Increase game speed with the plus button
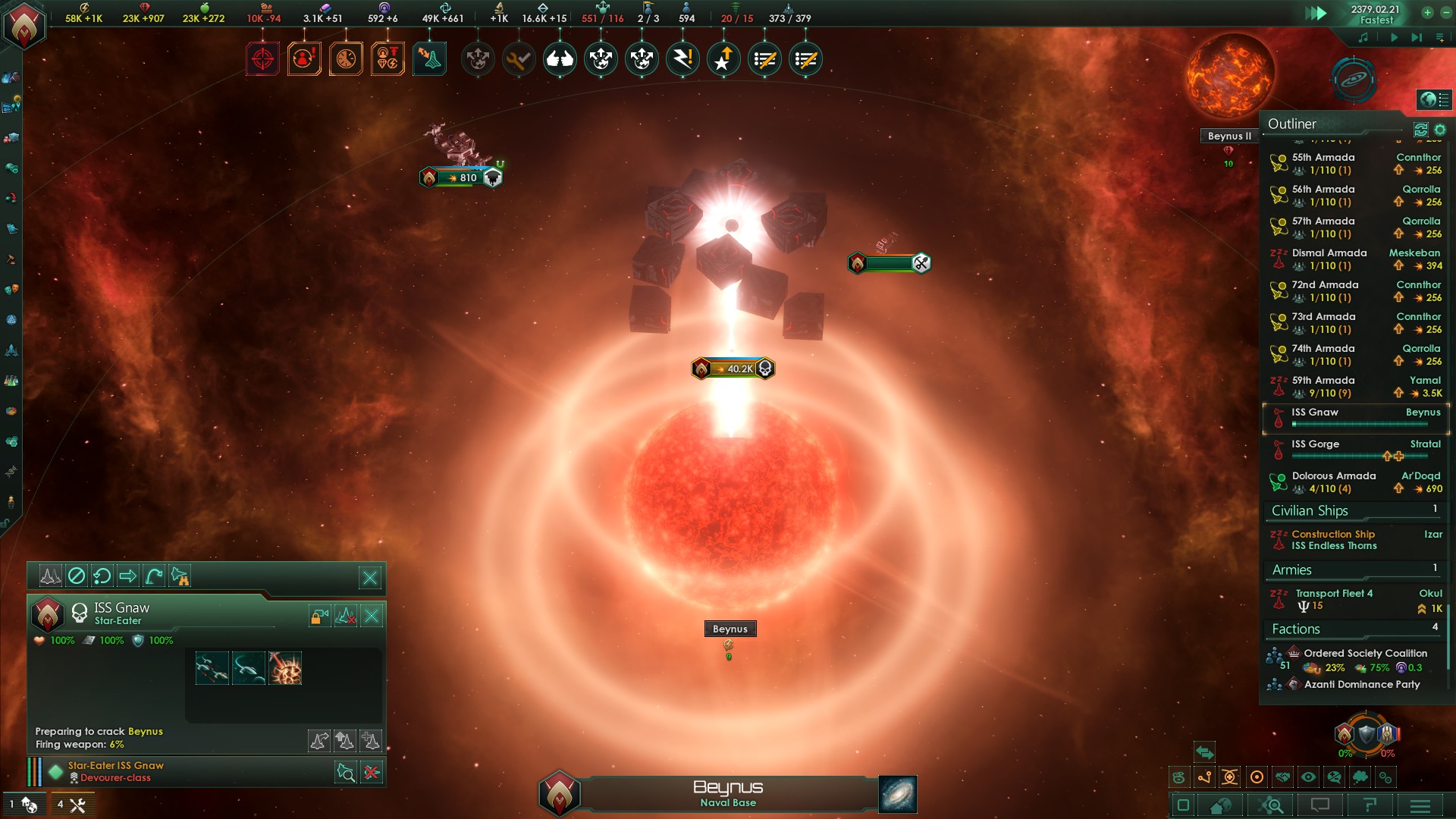 [1427, 12]
